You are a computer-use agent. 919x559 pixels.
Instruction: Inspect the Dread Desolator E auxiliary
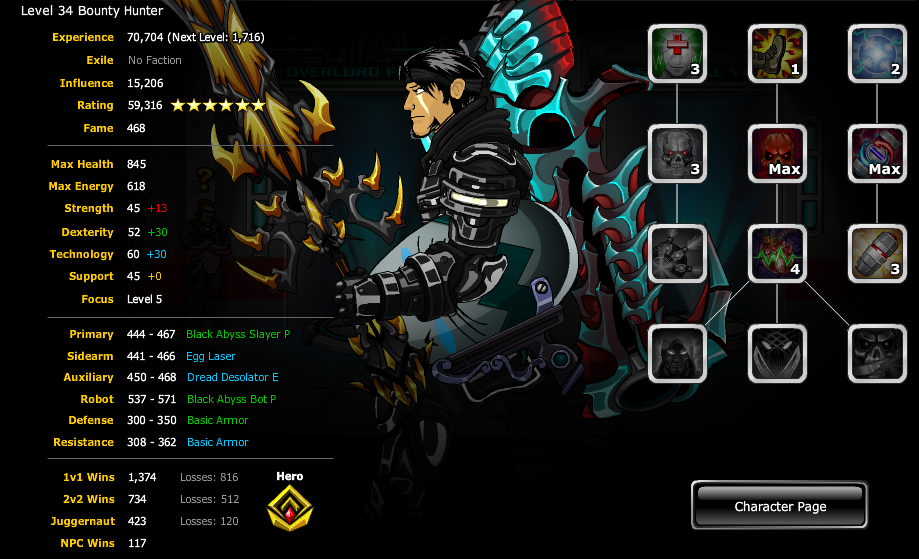(x=232, y=378)
